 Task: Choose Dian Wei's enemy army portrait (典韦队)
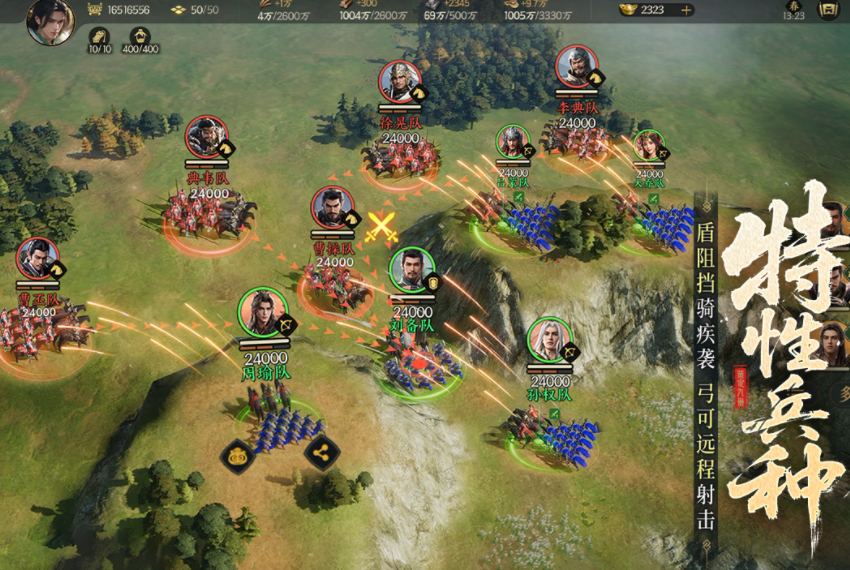pyautogui.click(x=206, y=139)
